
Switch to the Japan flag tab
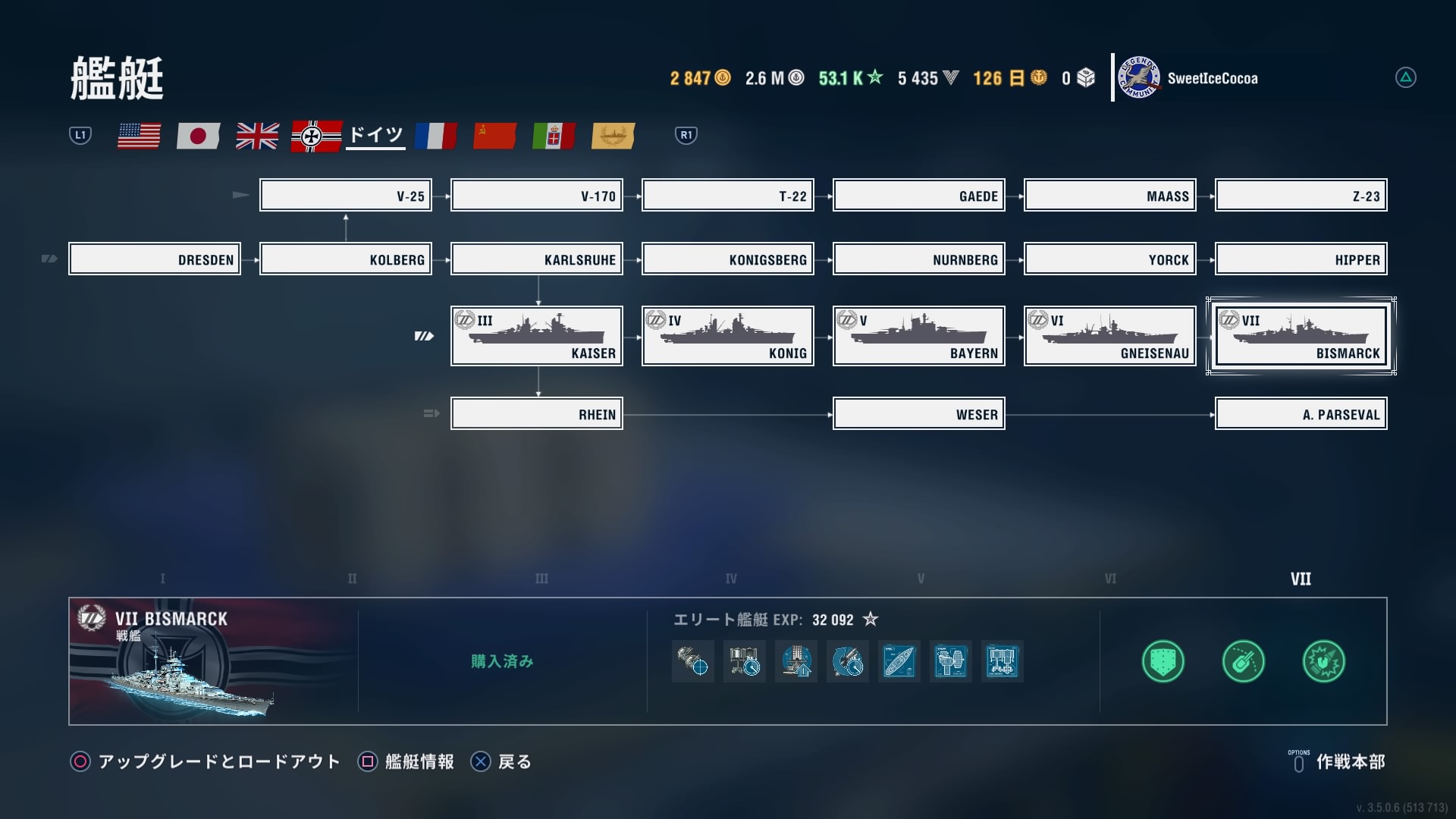(x=198, y=136)
